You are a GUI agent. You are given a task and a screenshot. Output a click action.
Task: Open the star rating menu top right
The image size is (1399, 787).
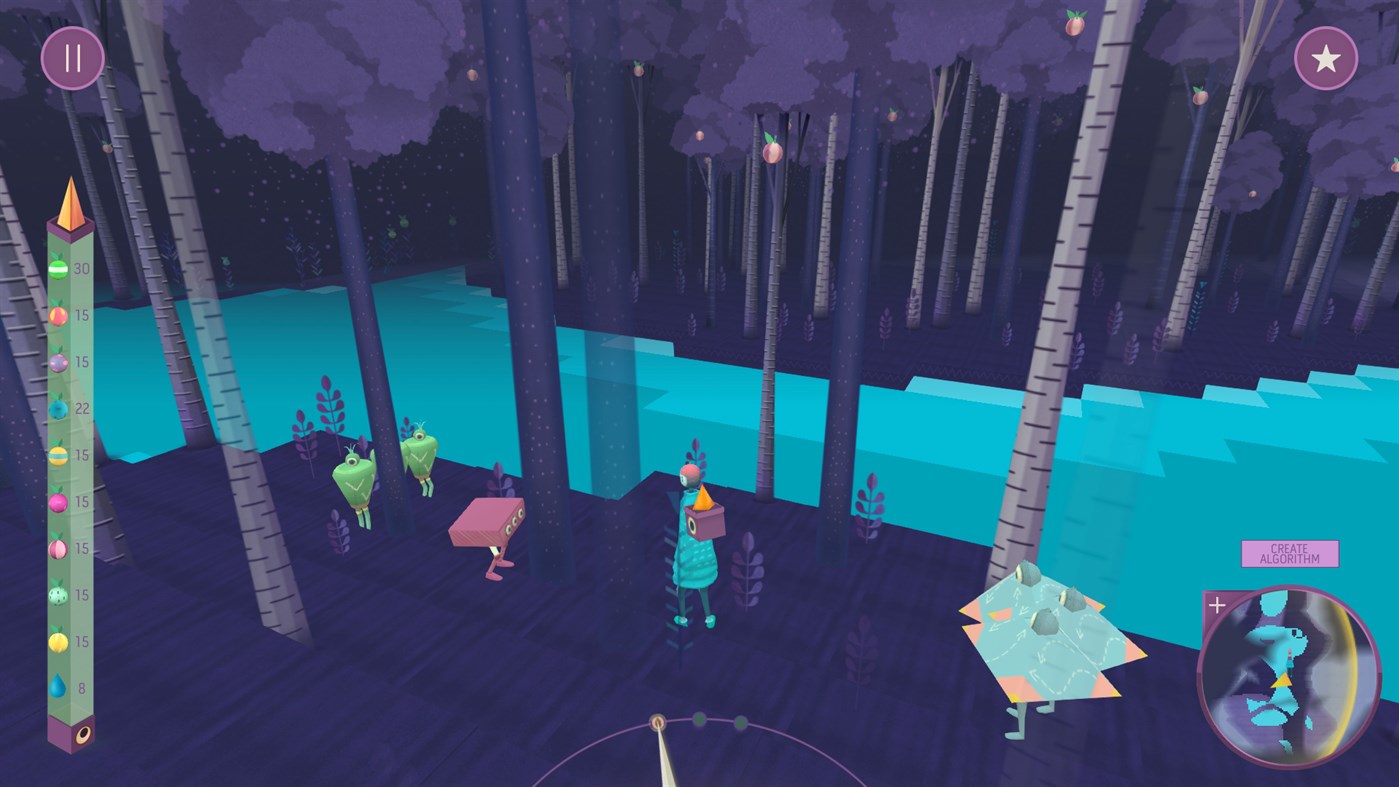pos(1328,58)
